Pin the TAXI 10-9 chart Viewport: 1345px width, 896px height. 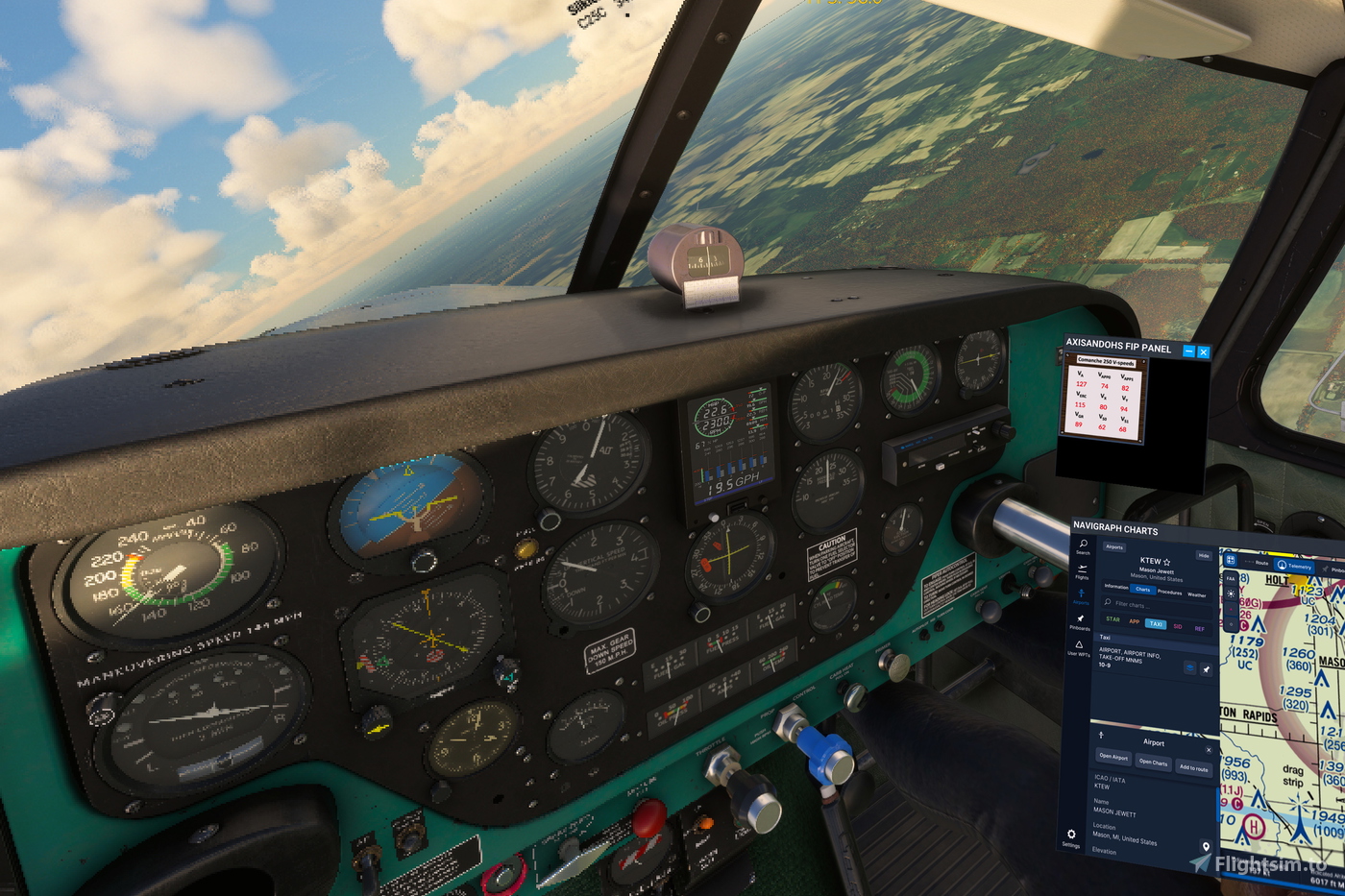tap(1206, 668)
